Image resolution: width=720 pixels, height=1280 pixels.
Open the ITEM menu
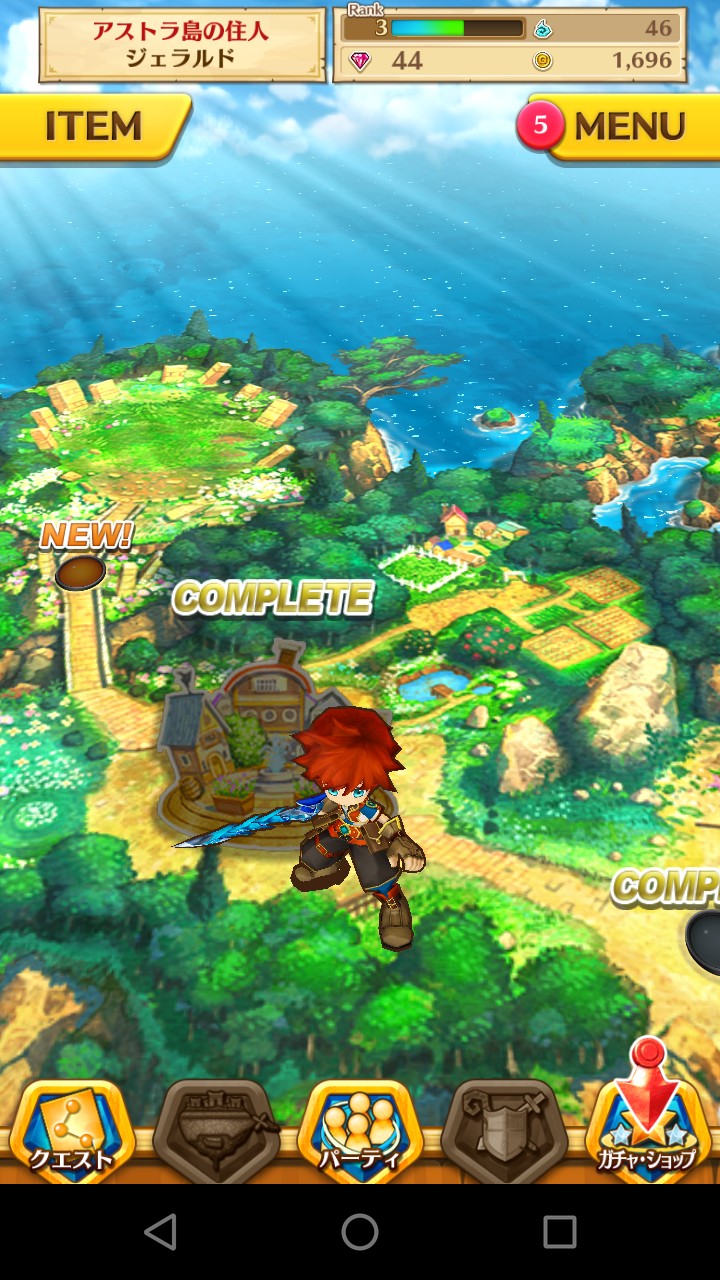pyautogui.click(x=93, y=127)
